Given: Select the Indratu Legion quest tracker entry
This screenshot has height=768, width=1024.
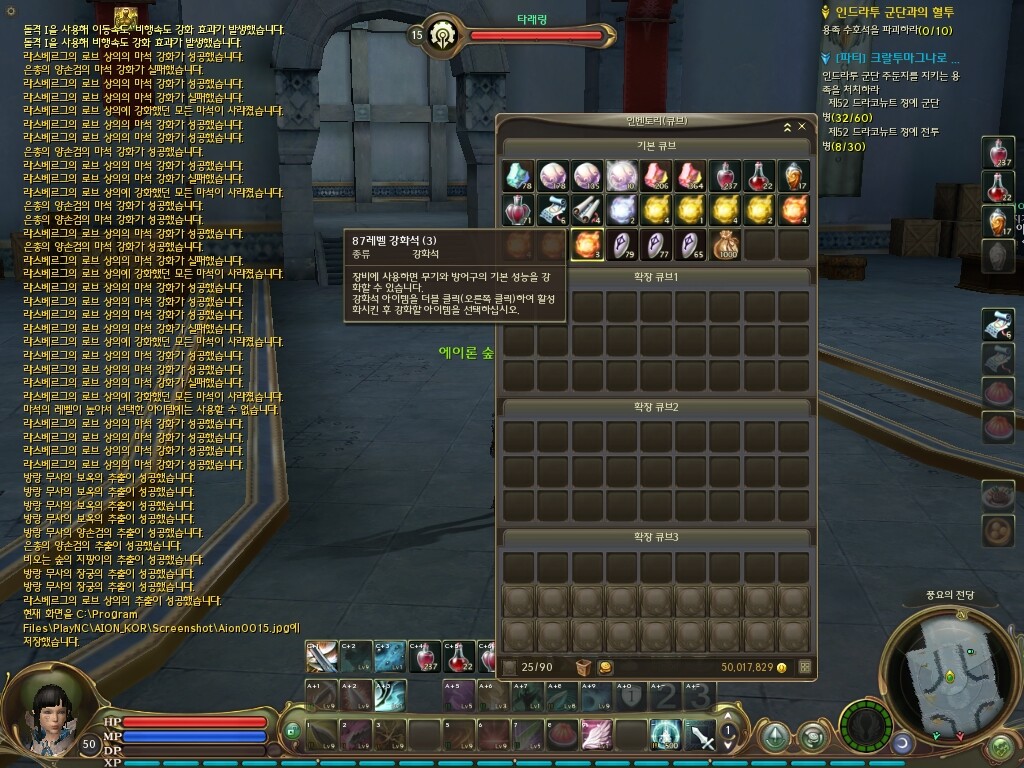Looking at the screenshot, I should pyautogui.click(x=888, y=12).
